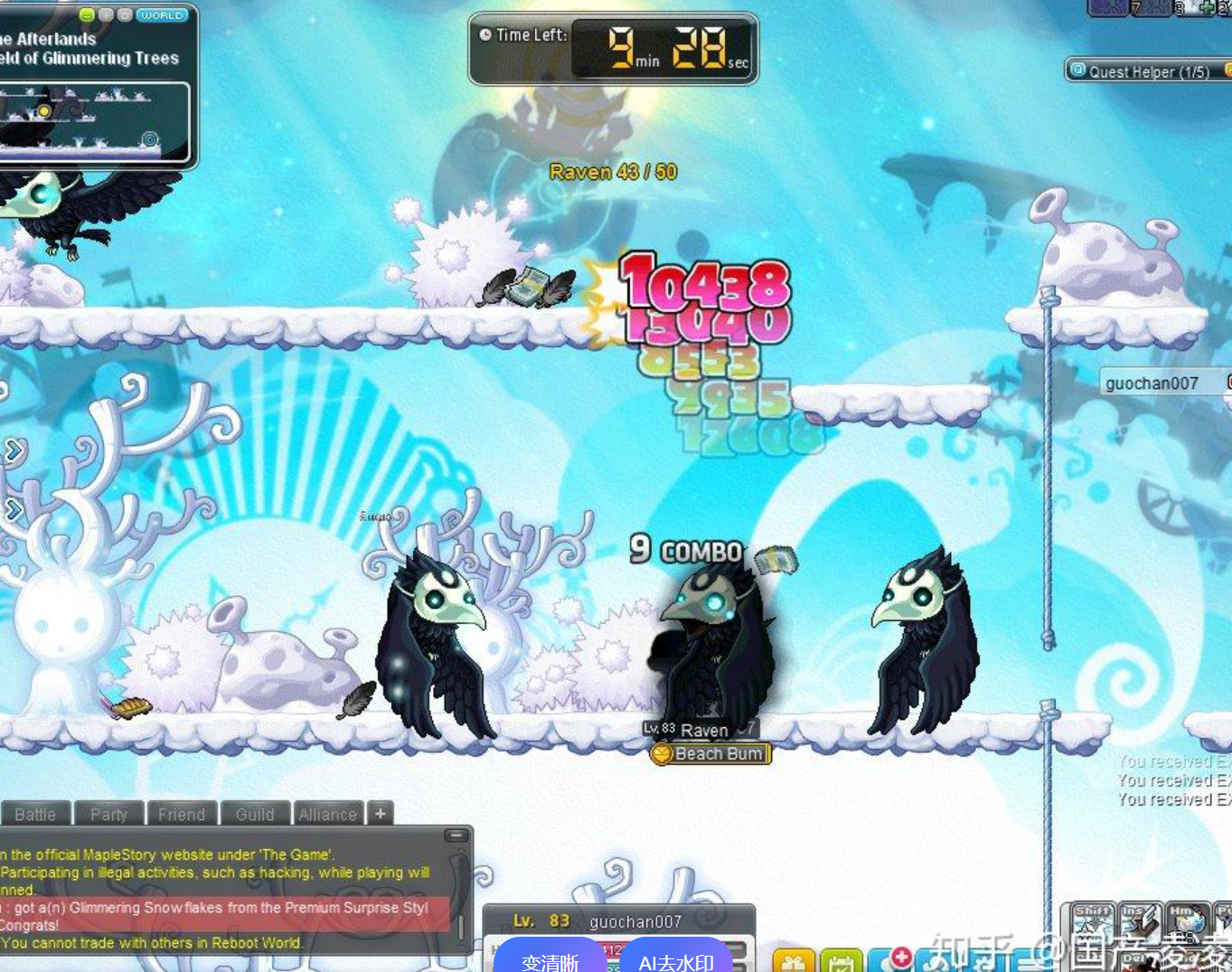
Task: Switch to the Friend chat tab
Action: coord(181,814)
